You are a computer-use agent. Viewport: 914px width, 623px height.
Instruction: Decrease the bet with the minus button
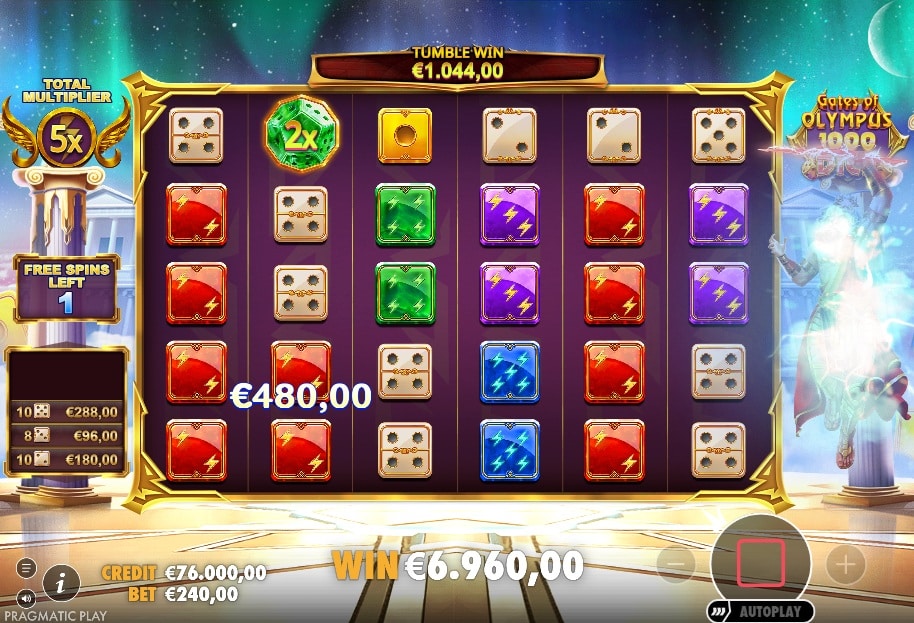pos(676,565)
